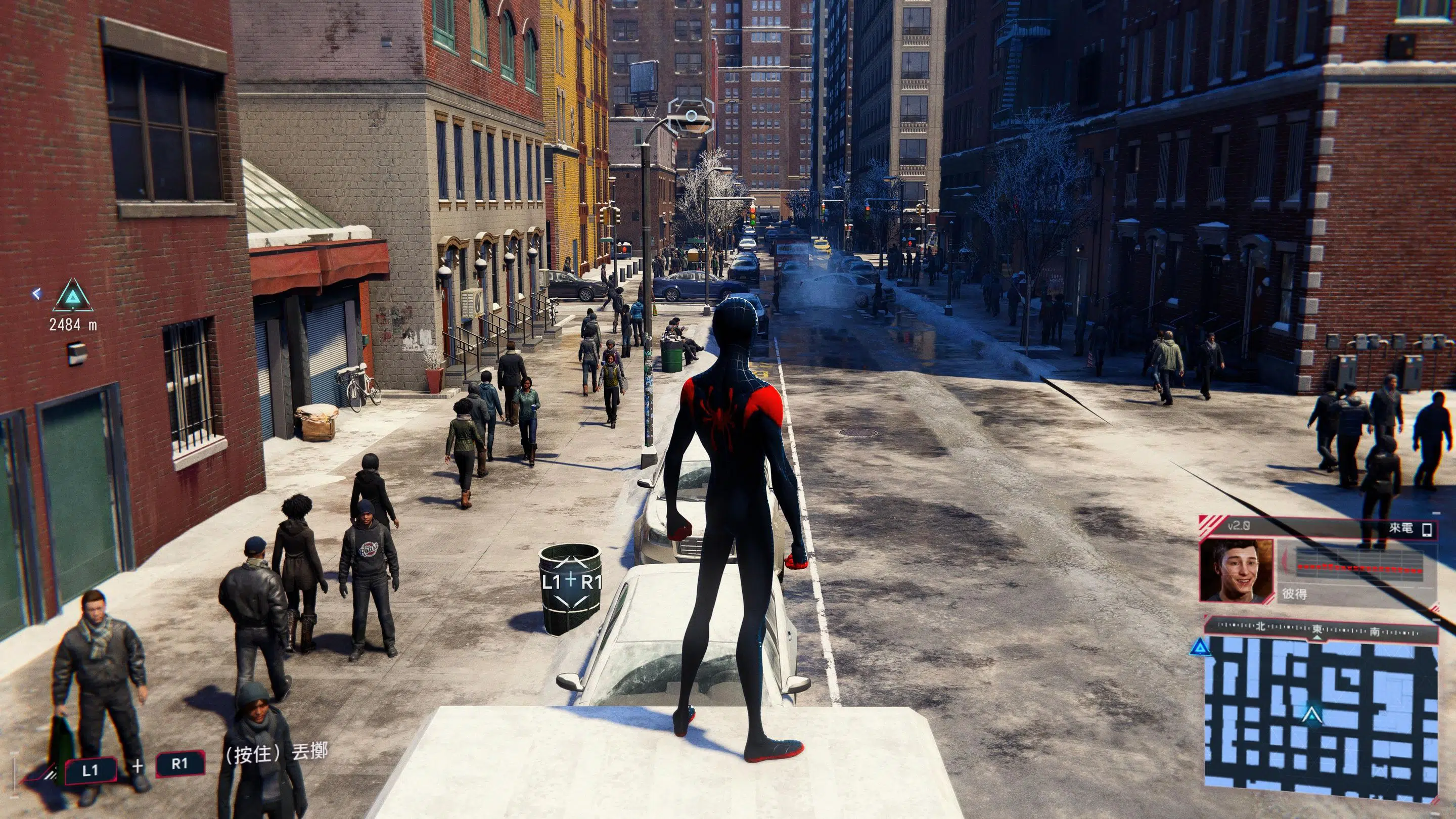Image resolution: width=1456 pixels, height=819 pixels.
Task: Click the triangular objective waypoint marker
Action: [x=72, y=295]
